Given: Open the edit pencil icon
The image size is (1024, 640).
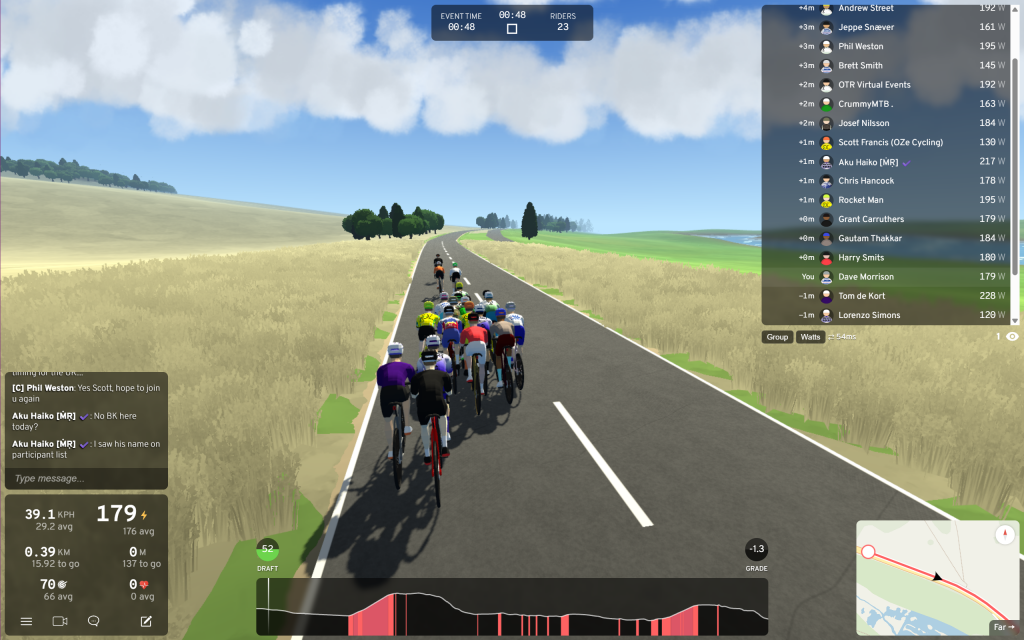Looking at the screenshot, I should (146, 621).
